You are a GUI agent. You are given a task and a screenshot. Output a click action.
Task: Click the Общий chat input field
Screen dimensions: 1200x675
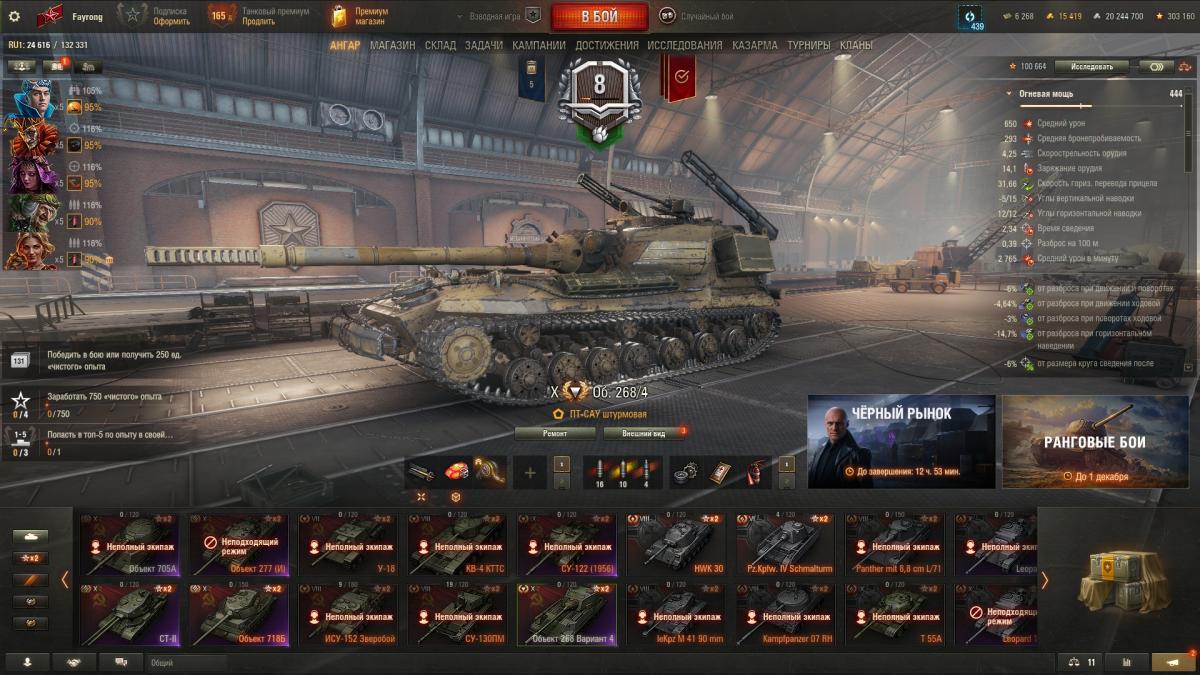185,662
